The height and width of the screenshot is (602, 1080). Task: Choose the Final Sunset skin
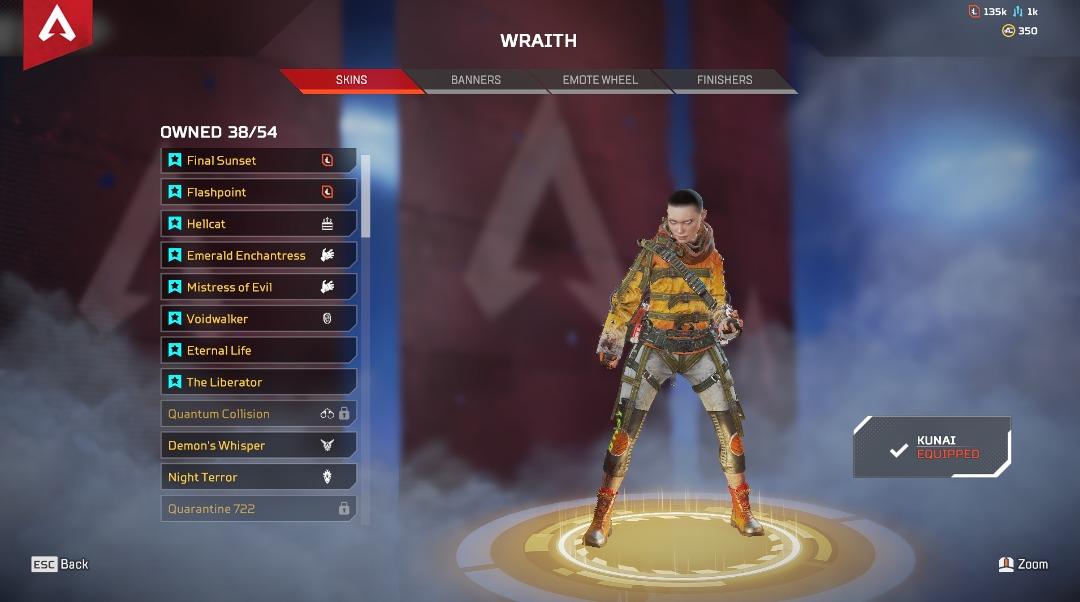[258, 160]
